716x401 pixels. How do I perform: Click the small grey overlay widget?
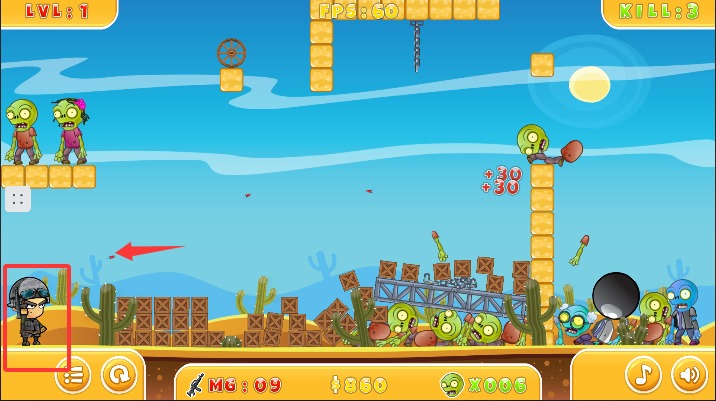tap(18, 199)
